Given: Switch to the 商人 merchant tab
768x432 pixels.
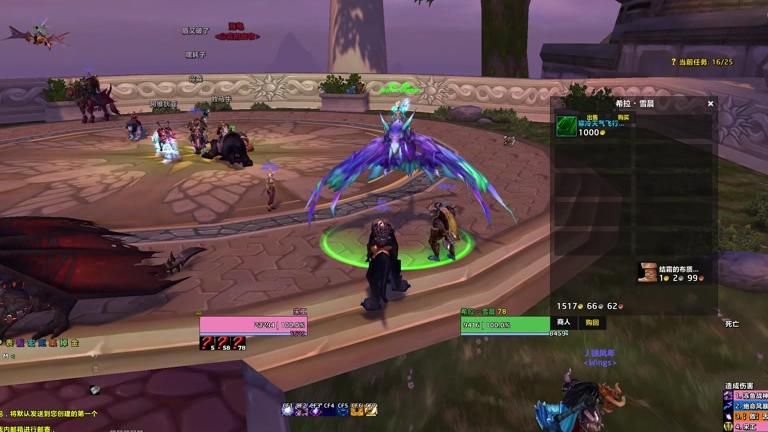Looking at the screenshot, I should pos(564,322).
